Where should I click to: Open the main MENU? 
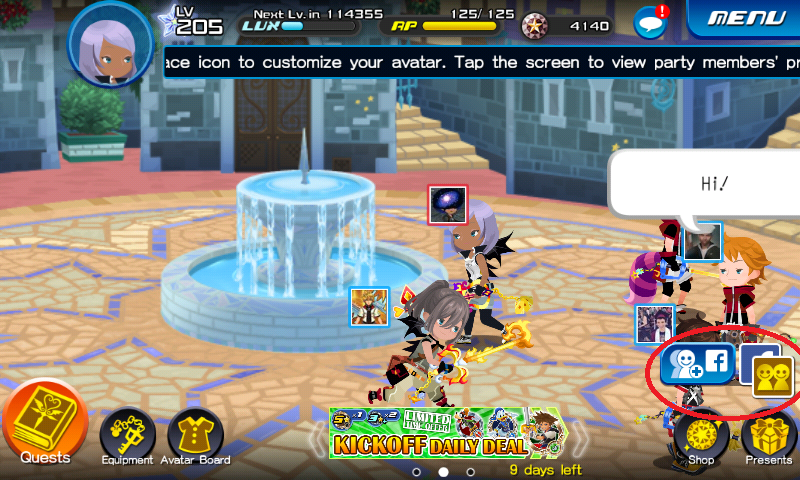tap(744, 19)
